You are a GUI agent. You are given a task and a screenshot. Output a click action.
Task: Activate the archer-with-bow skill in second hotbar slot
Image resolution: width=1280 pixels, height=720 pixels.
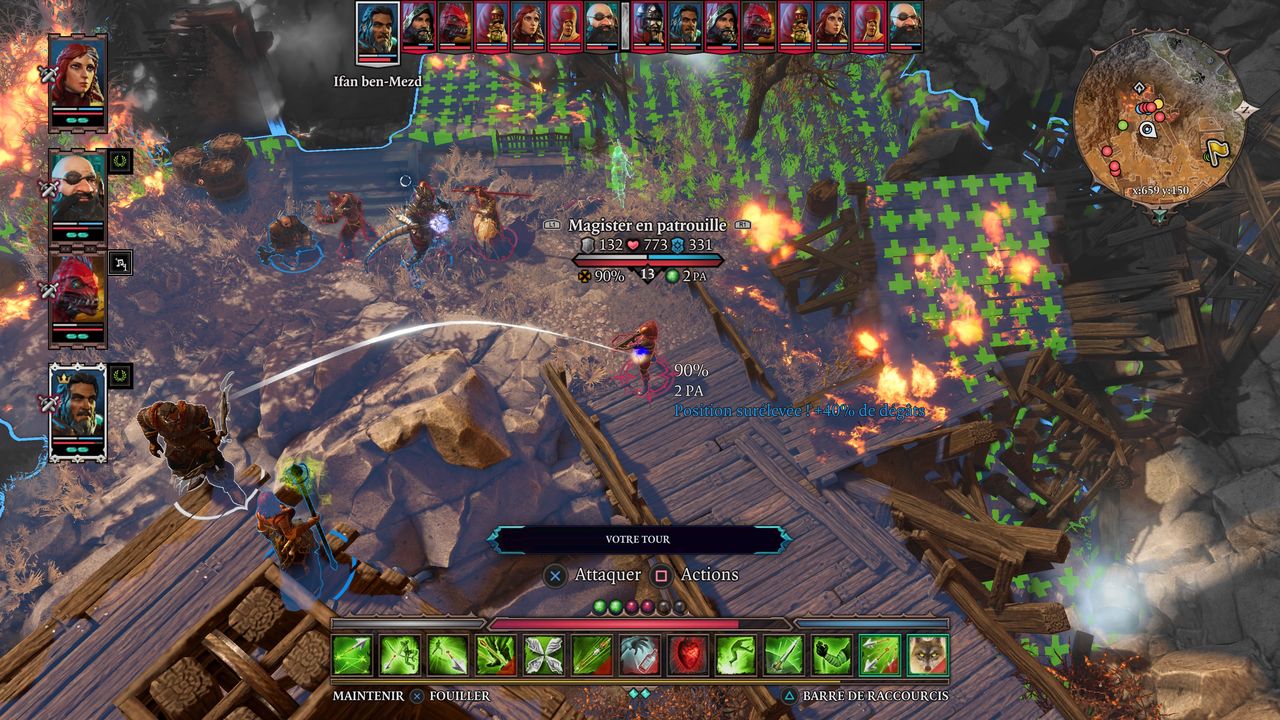tap(400, 655)
